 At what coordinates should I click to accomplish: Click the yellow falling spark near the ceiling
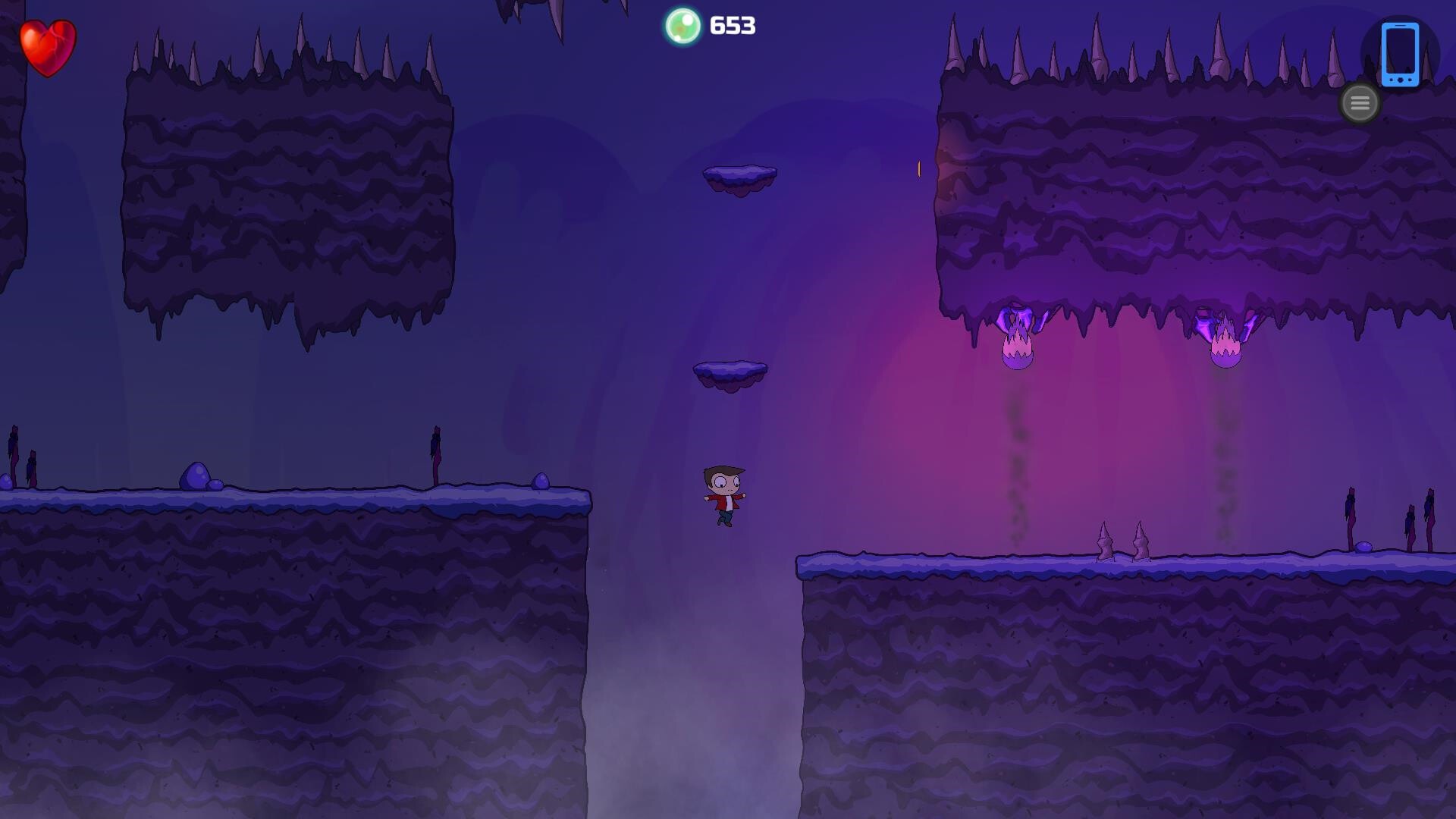(918, 169)
